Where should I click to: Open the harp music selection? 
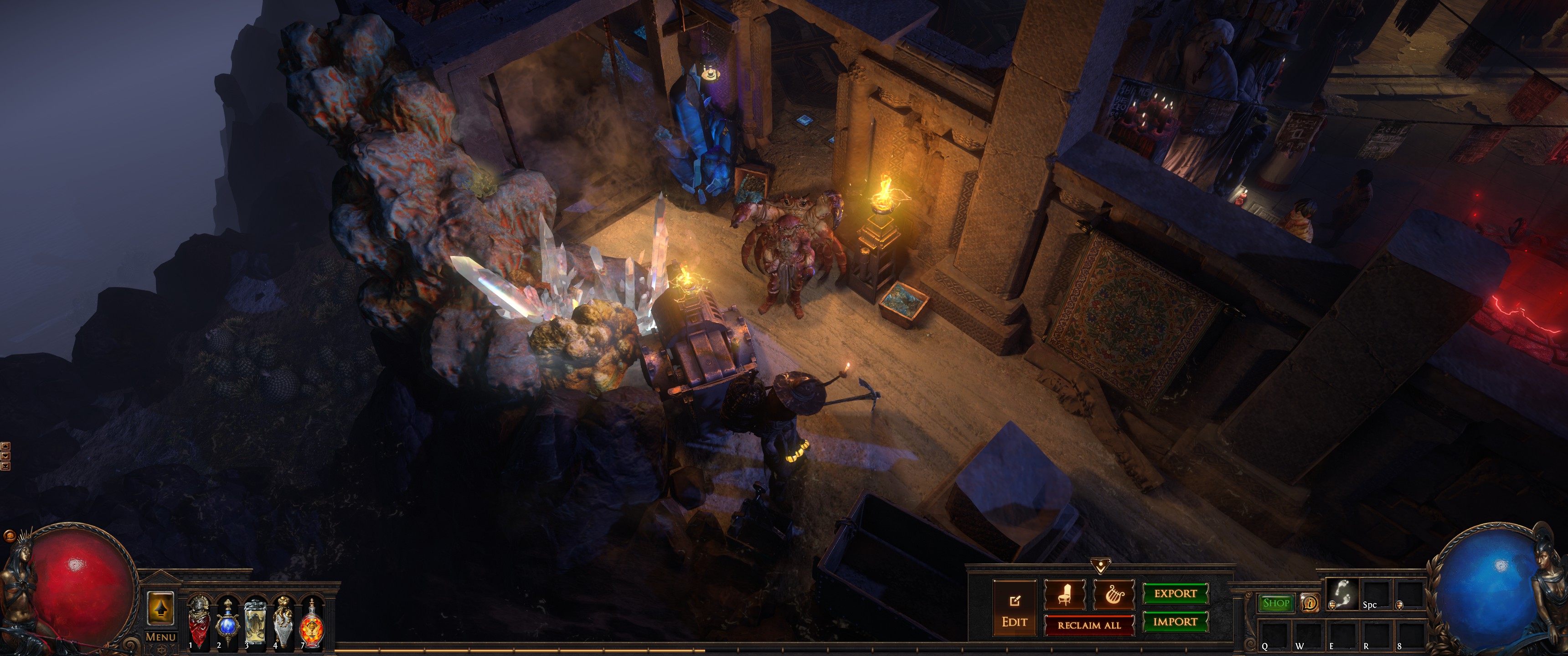tap(1113, 594)
